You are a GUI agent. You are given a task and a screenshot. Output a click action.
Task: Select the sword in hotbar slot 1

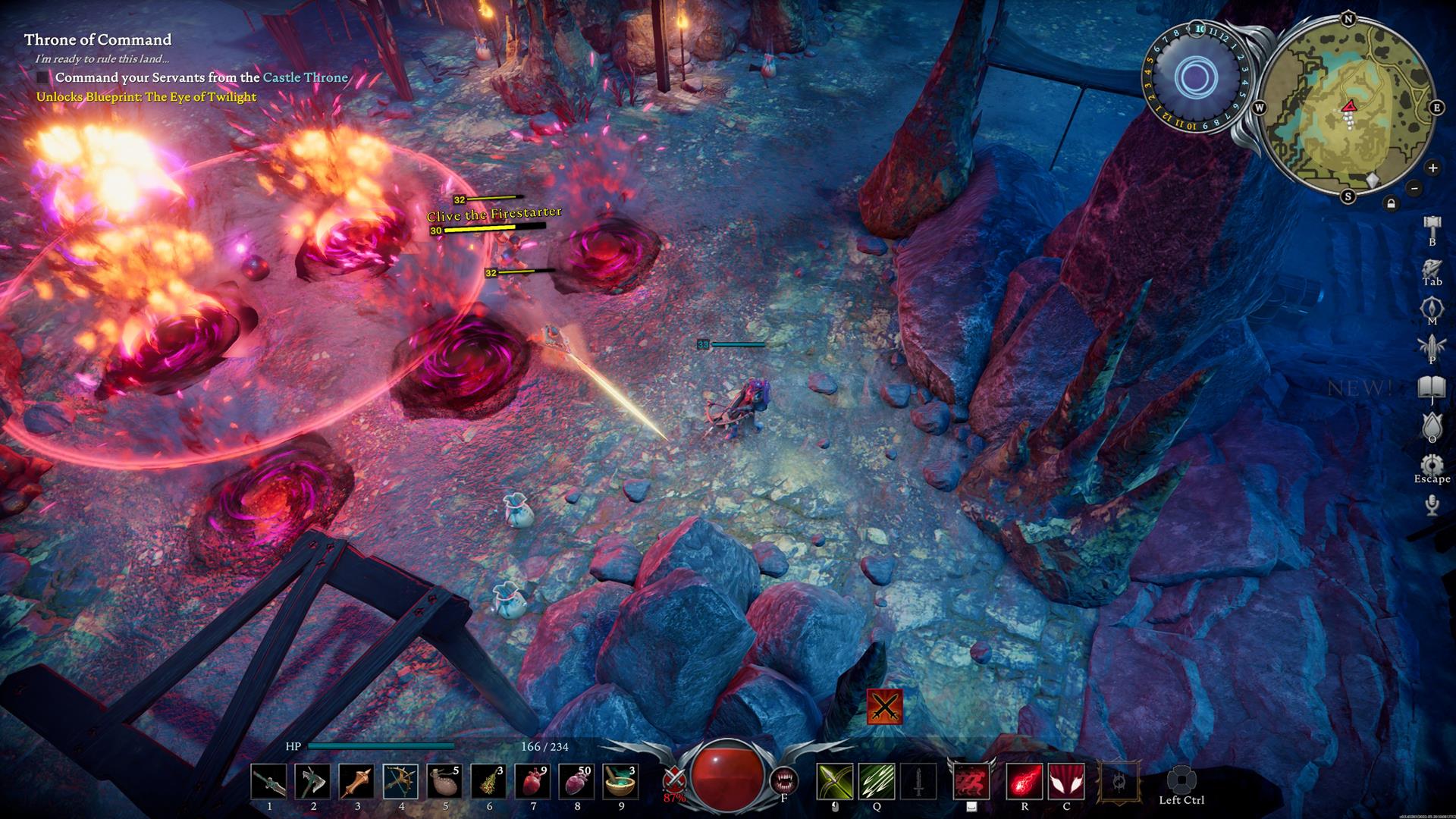click(x=268, y=782)
